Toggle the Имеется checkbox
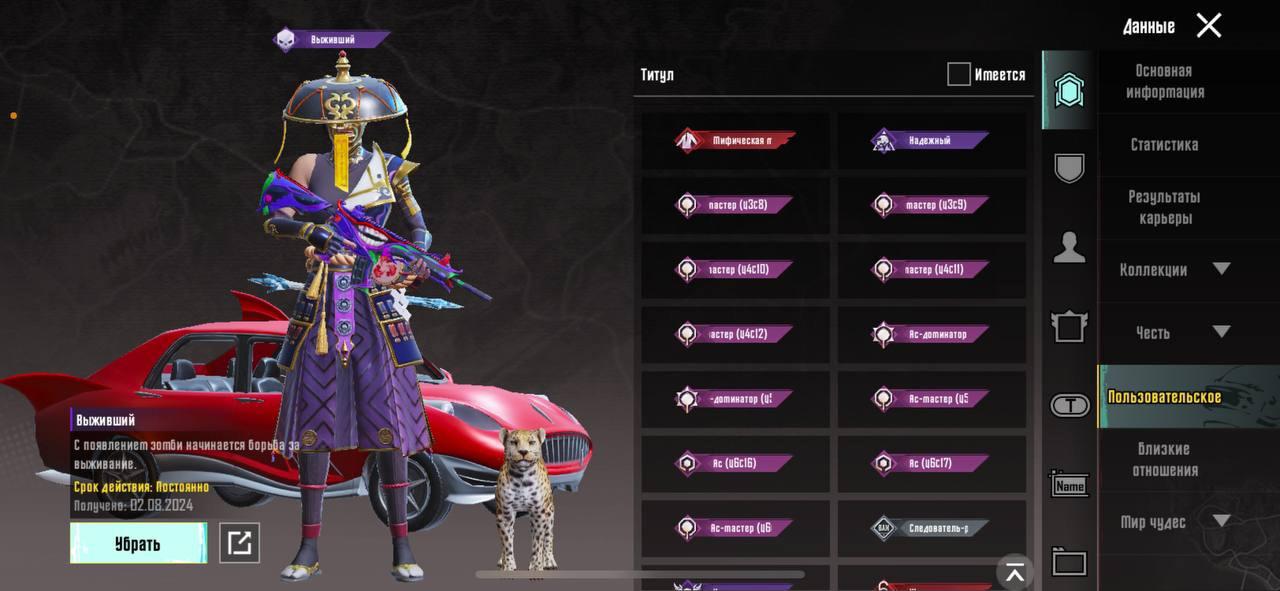This screenshot has width=1280, height=591. [x=959, y=74]
